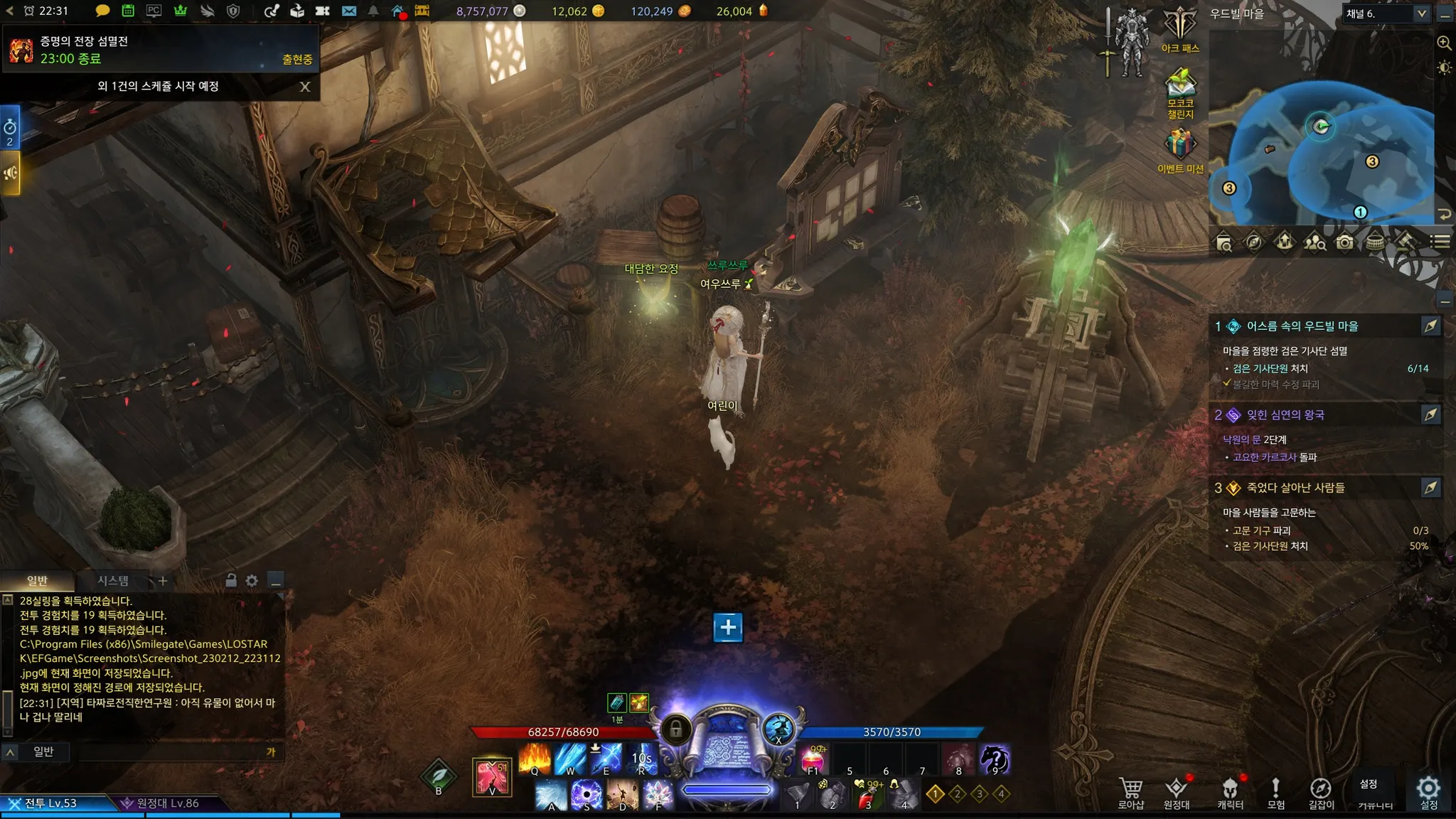1456x819 pixels.
Task: Switch to the 시스템 chat tab
Action: (x=113, y=581)
